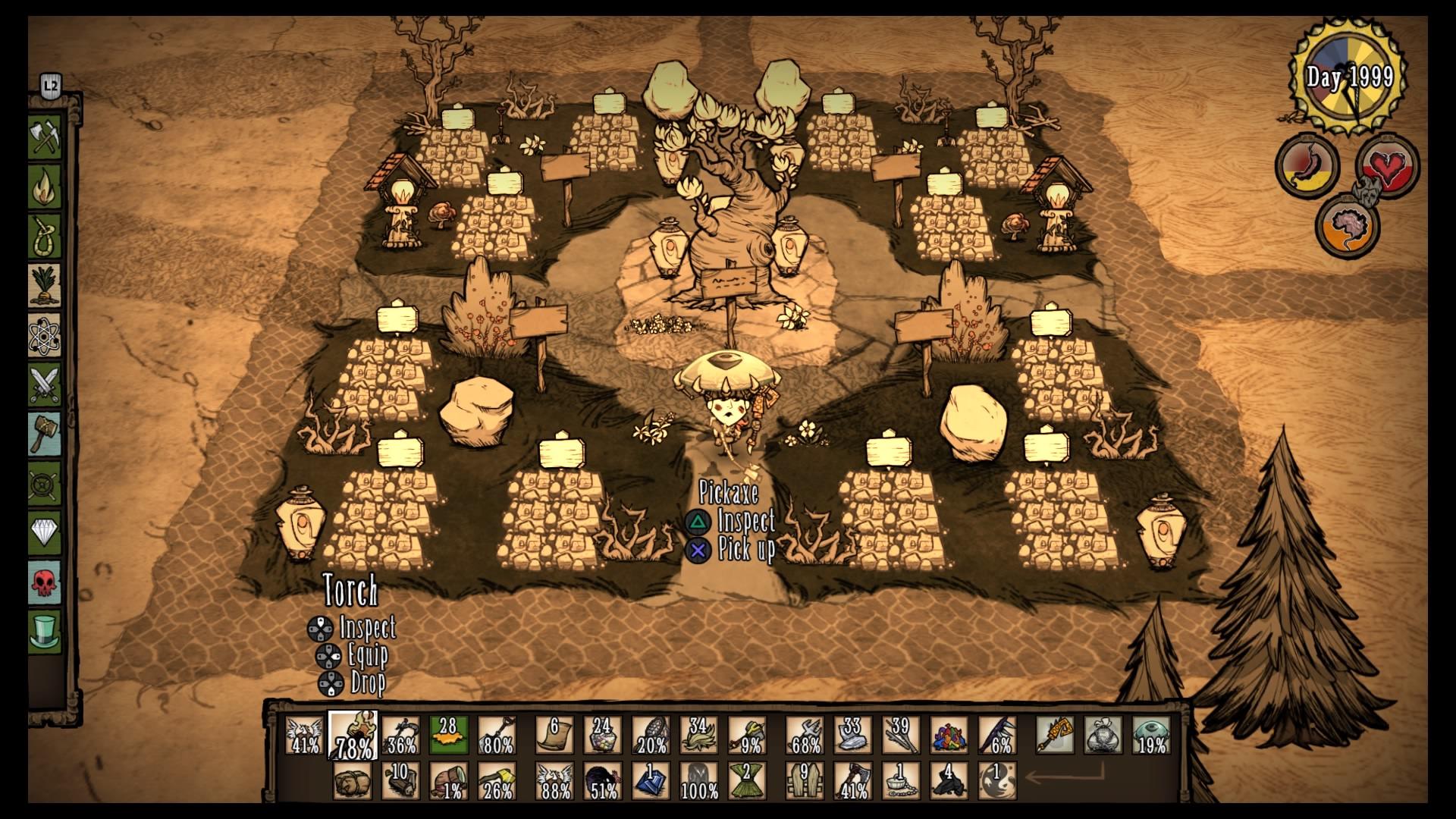Select the Nautical tab with the ship wheel
Screen dimensions: 1456x819
45,483
